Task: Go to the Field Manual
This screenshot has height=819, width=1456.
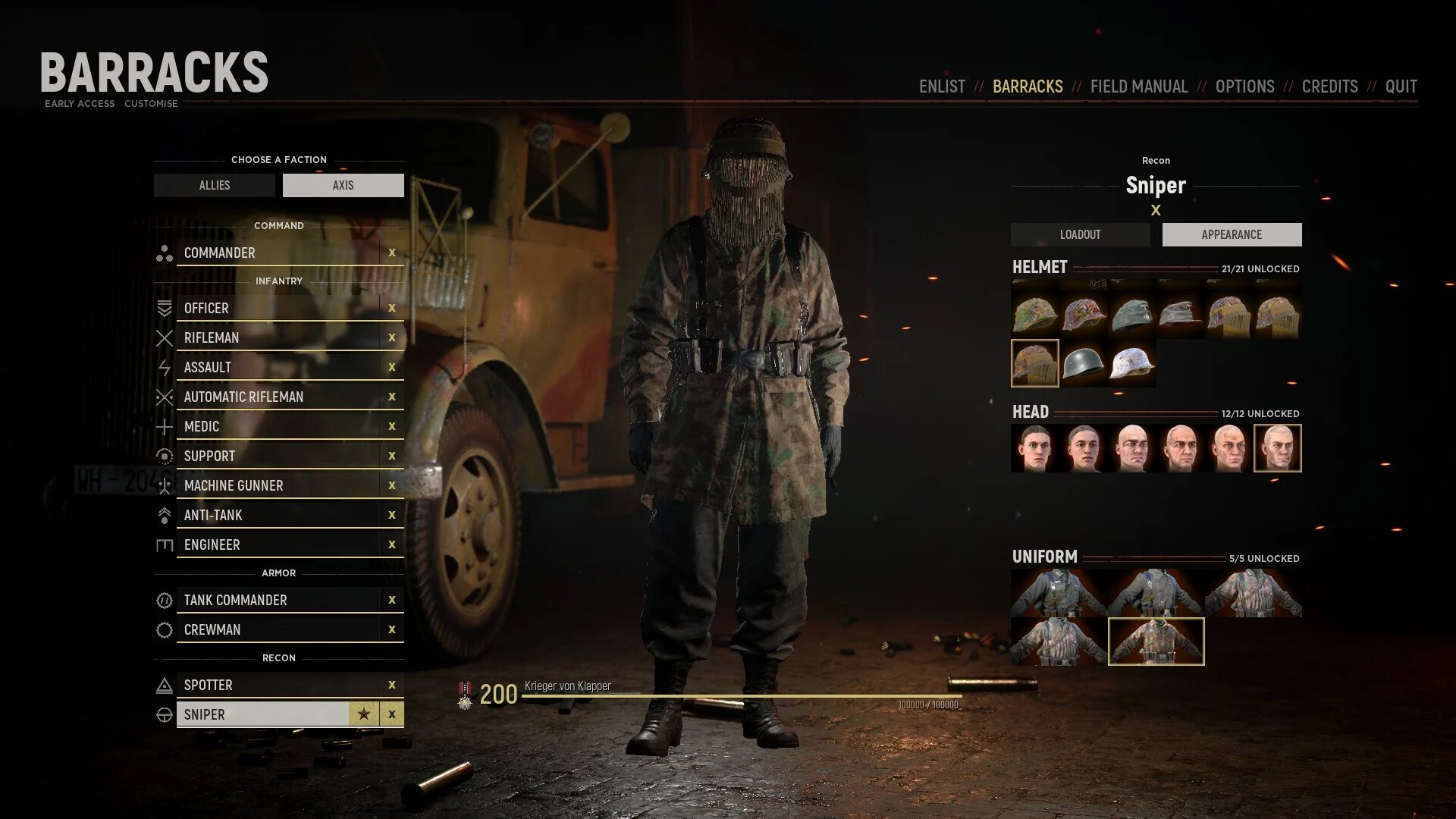Action: coord(1139,86)
